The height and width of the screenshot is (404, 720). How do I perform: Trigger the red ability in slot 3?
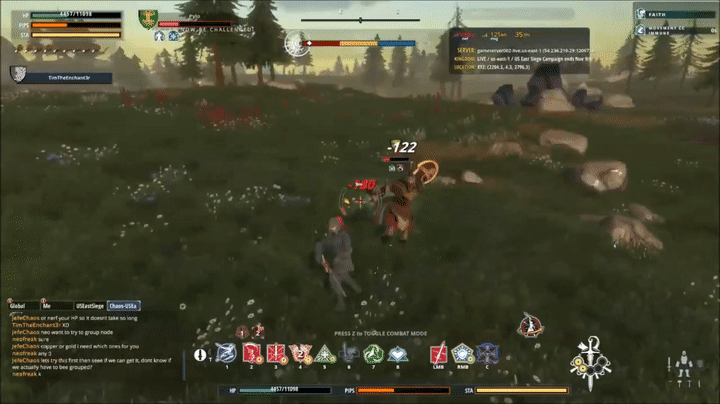coord(275,352)
